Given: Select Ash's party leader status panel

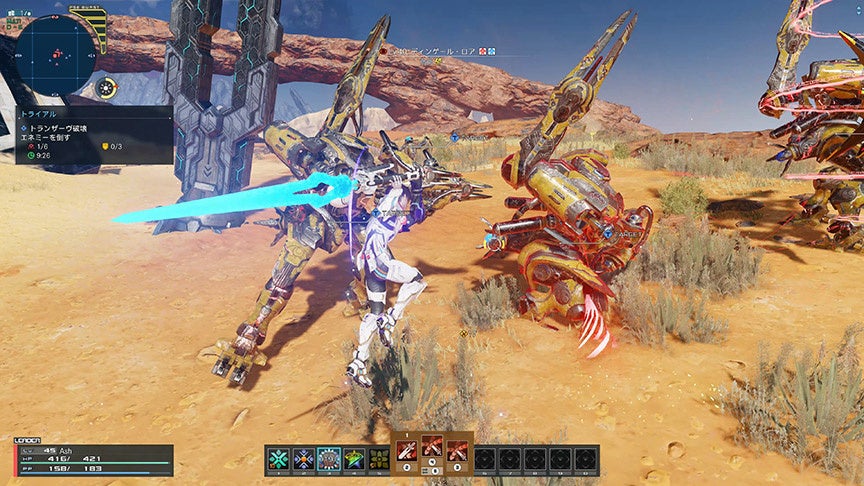Looking at the screenshot, I should (x=94, y=459).
